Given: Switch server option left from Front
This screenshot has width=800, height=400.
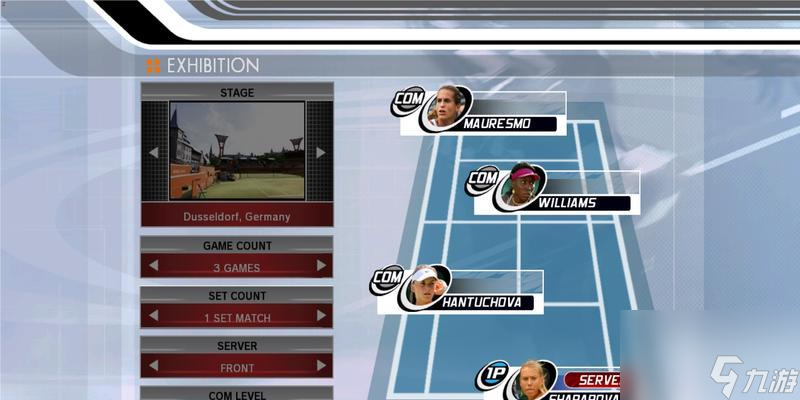Looking at the screenshot, I should pos(153,367).
